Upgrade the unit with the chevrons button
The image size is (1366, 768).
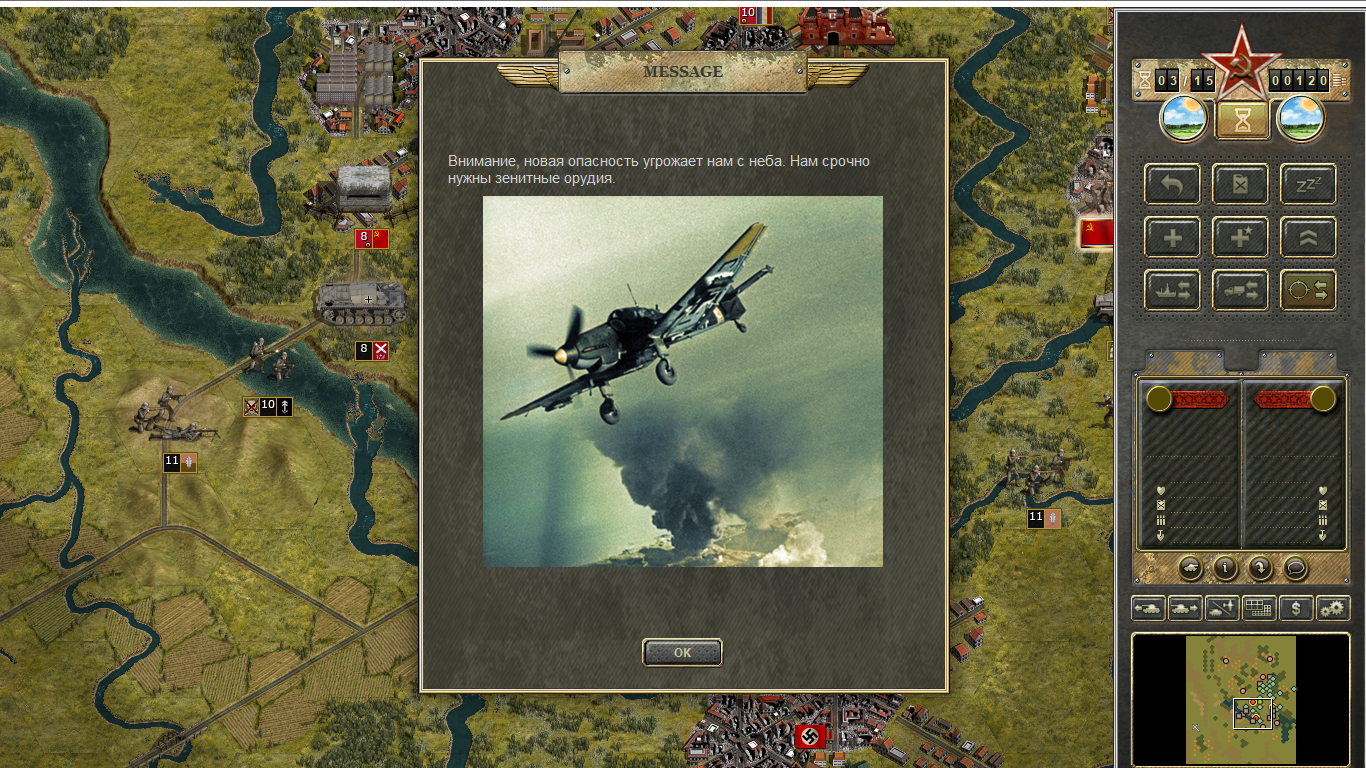pyautogui.click(x=1308, y=238)
